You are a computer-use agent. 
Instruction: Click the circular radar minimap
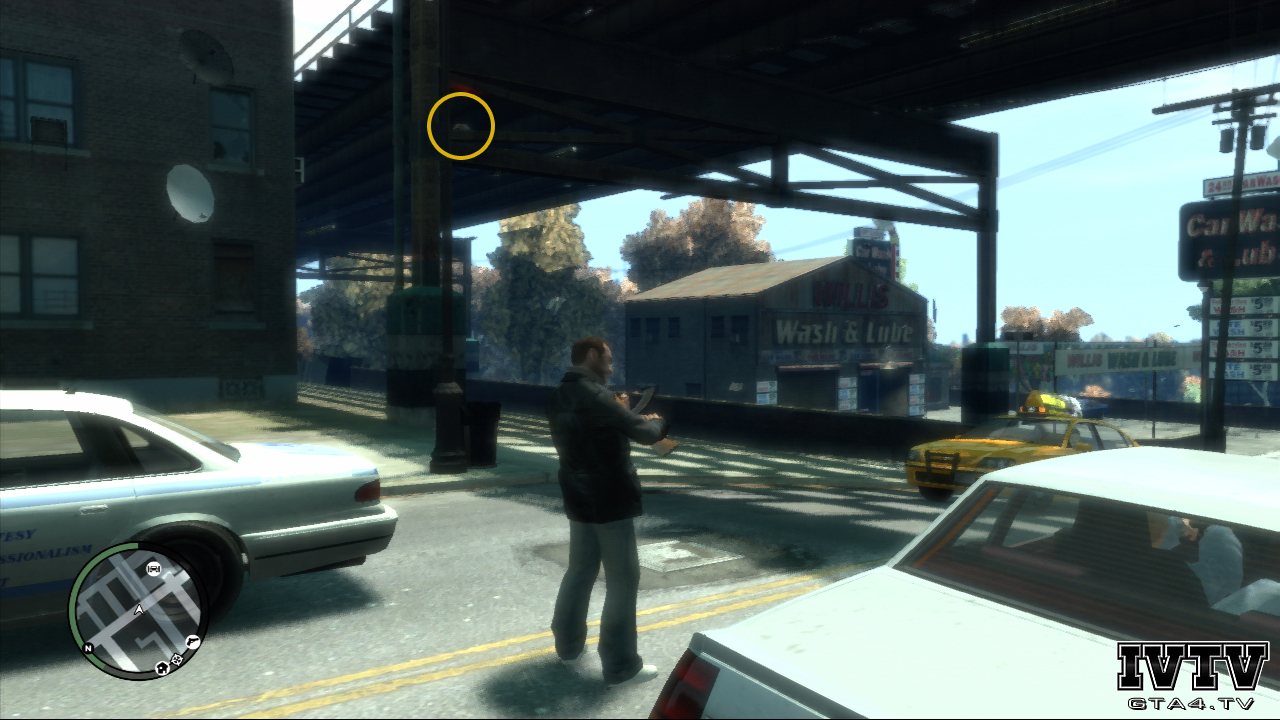(137, 610)
